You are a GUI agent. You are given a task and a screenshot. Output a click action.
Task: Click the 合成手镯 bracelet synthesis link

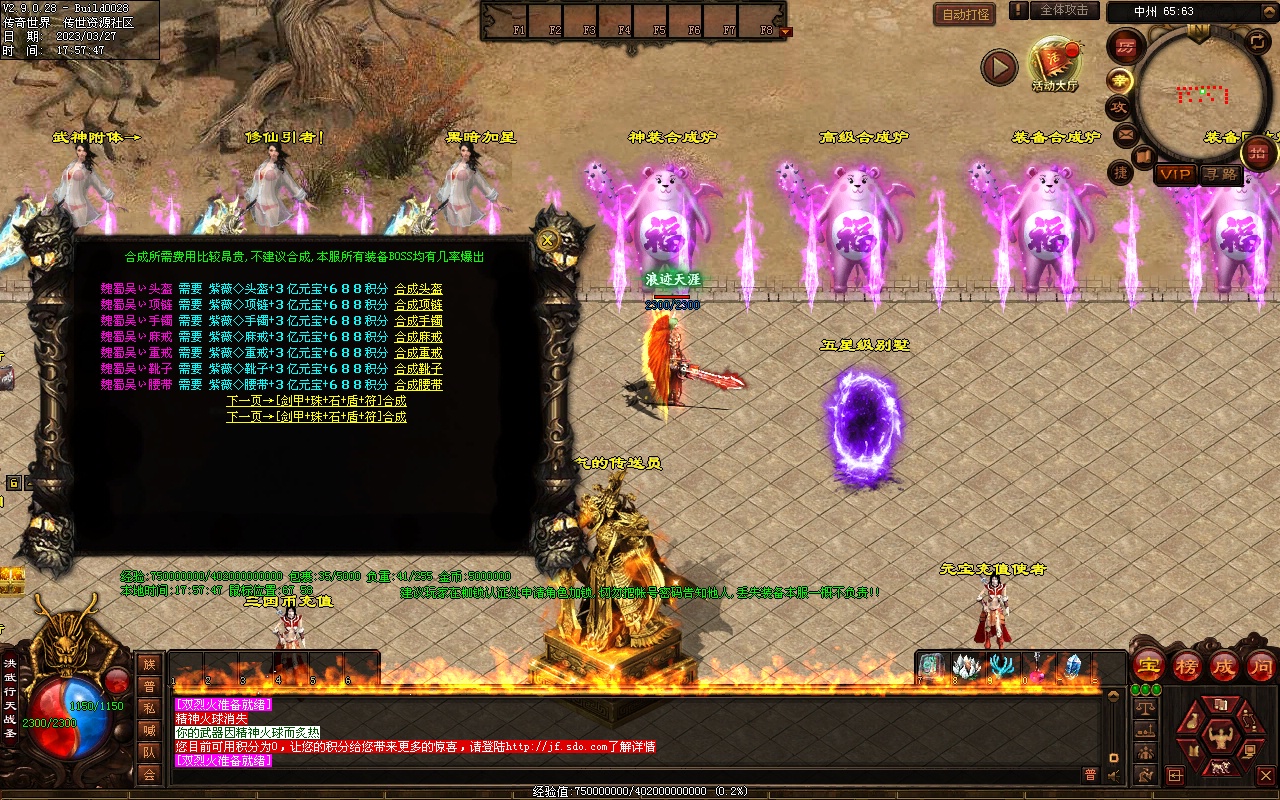coord(418,321)
